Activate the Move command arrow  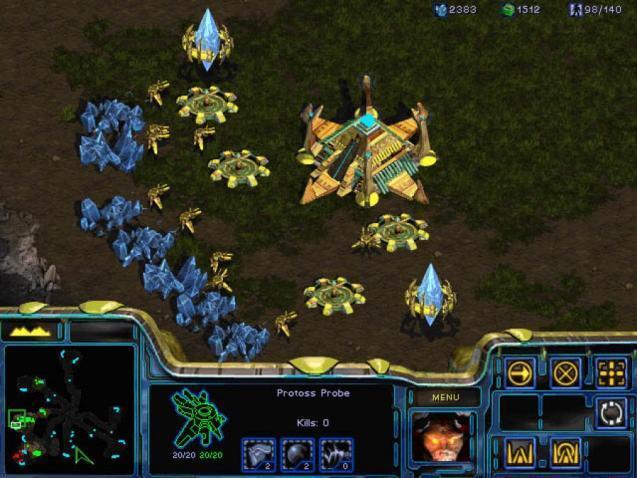521,373
